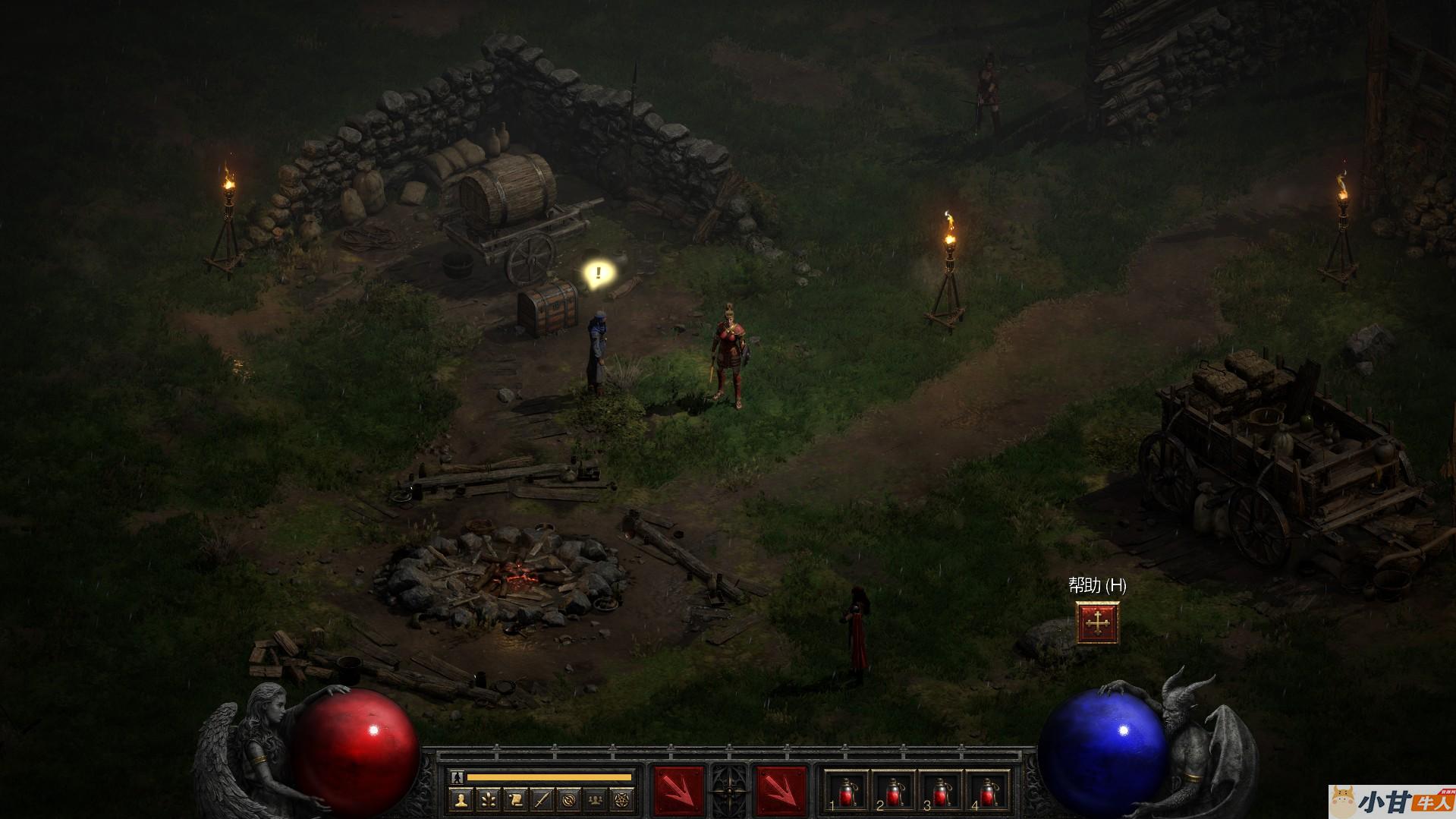Drink the healing potion in belt slot 4
This screenshot has width=1456, height=819.
pos(987,792)
